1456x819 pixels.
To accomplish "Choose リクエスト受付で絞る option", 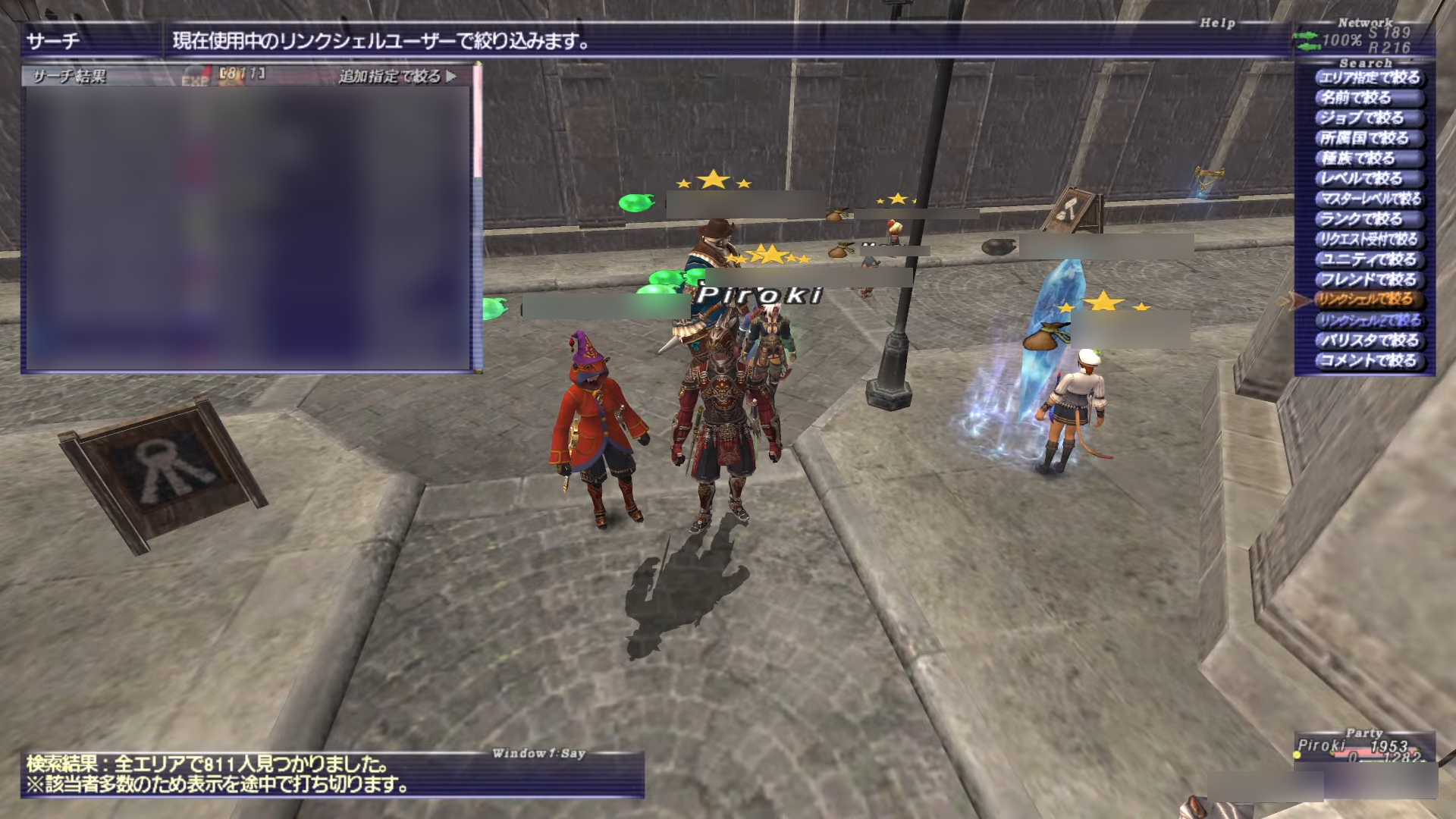I will (x=1369, y=240).
